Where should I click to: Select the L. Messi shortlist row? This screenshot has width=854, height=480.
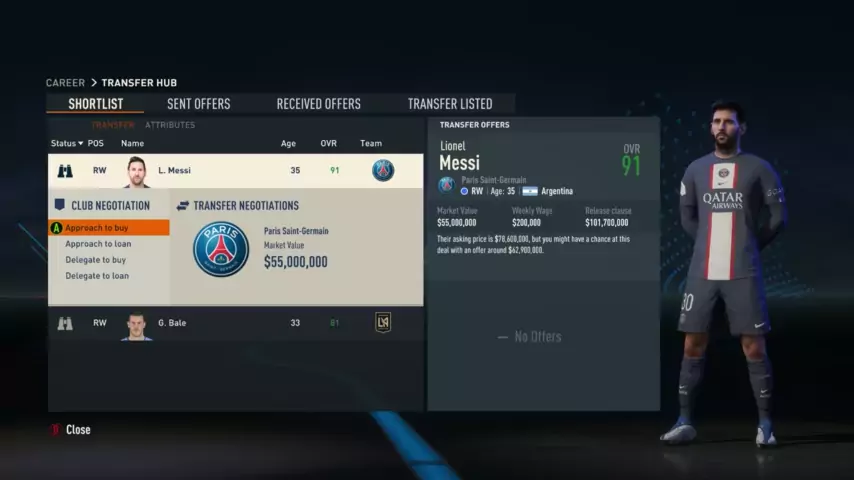[235, 171]
